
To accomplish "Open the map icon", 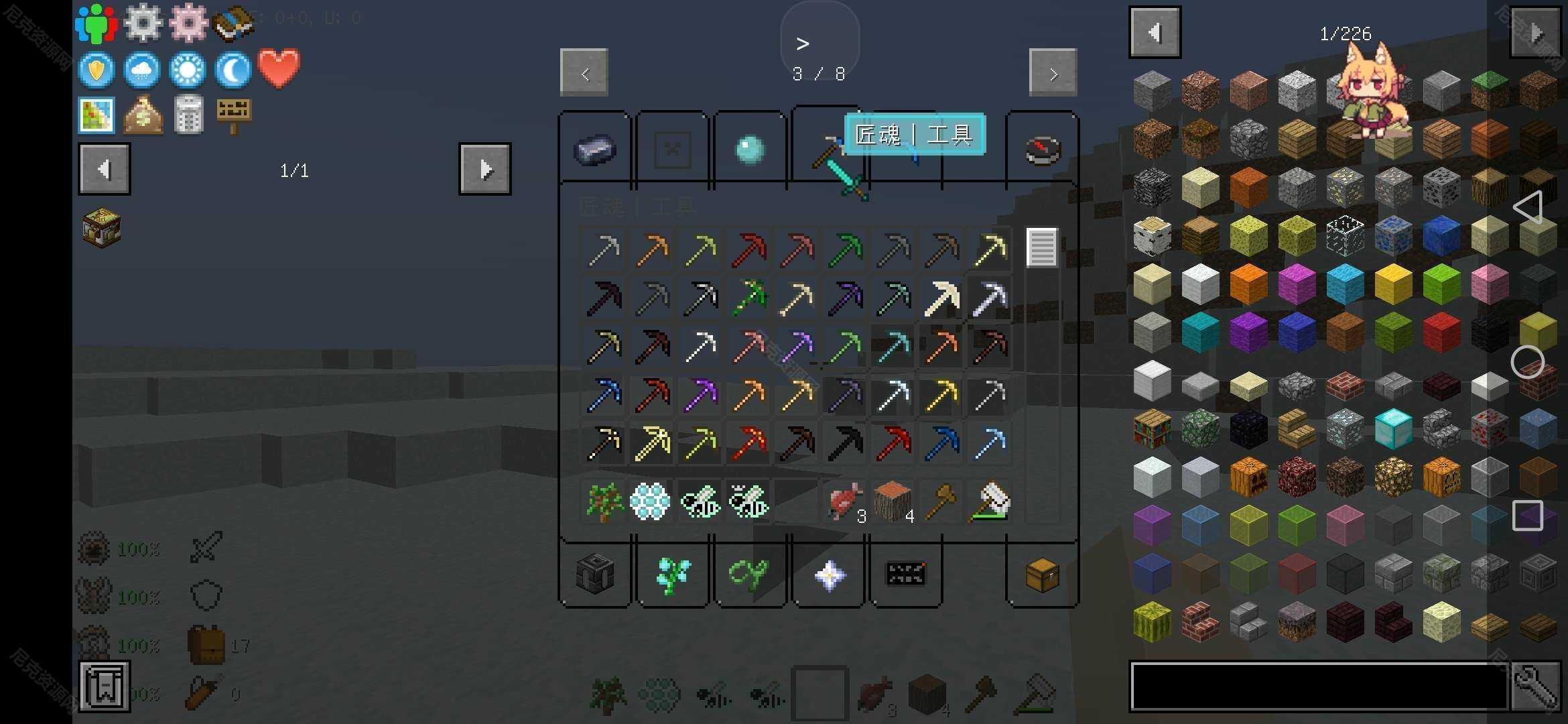I will 97,115.
